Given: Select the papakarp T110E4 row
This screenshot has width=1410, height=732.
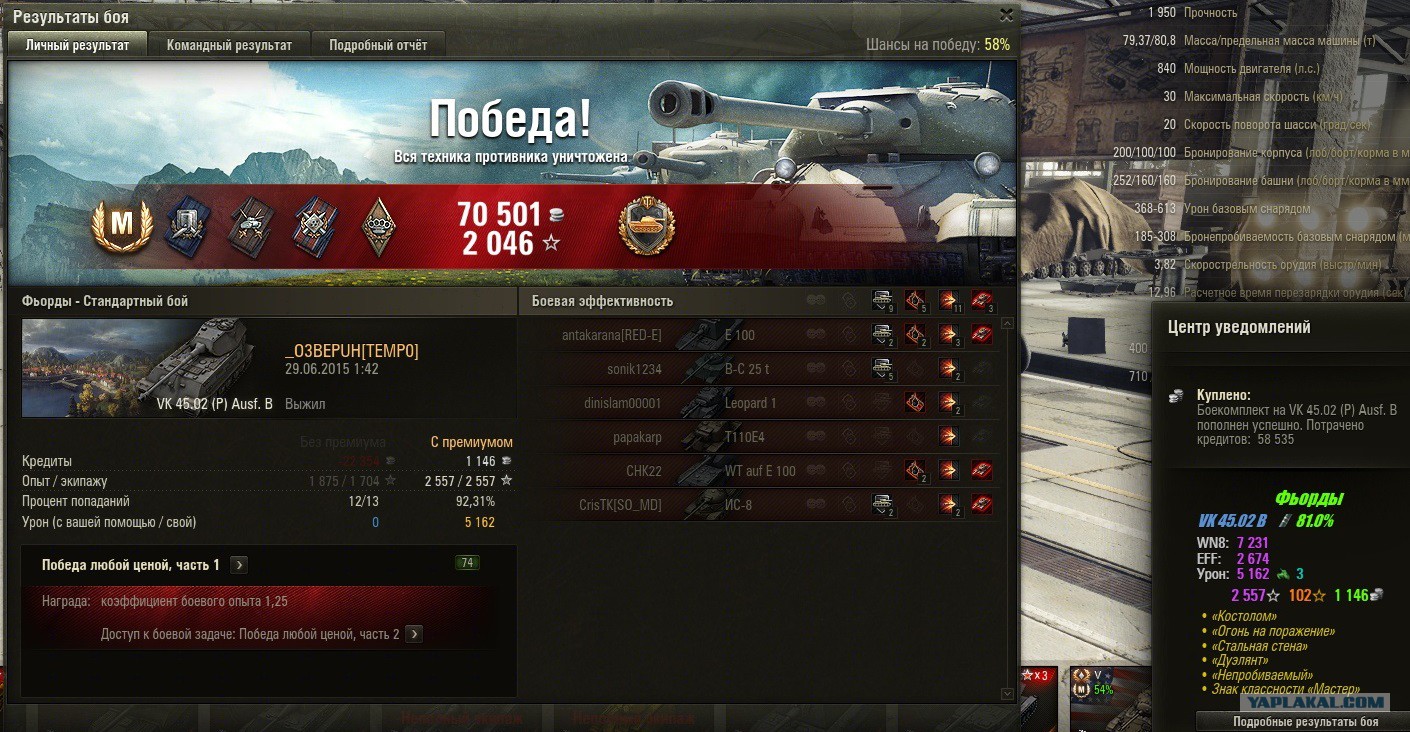Looking at the screenshot, I should 760,437.
